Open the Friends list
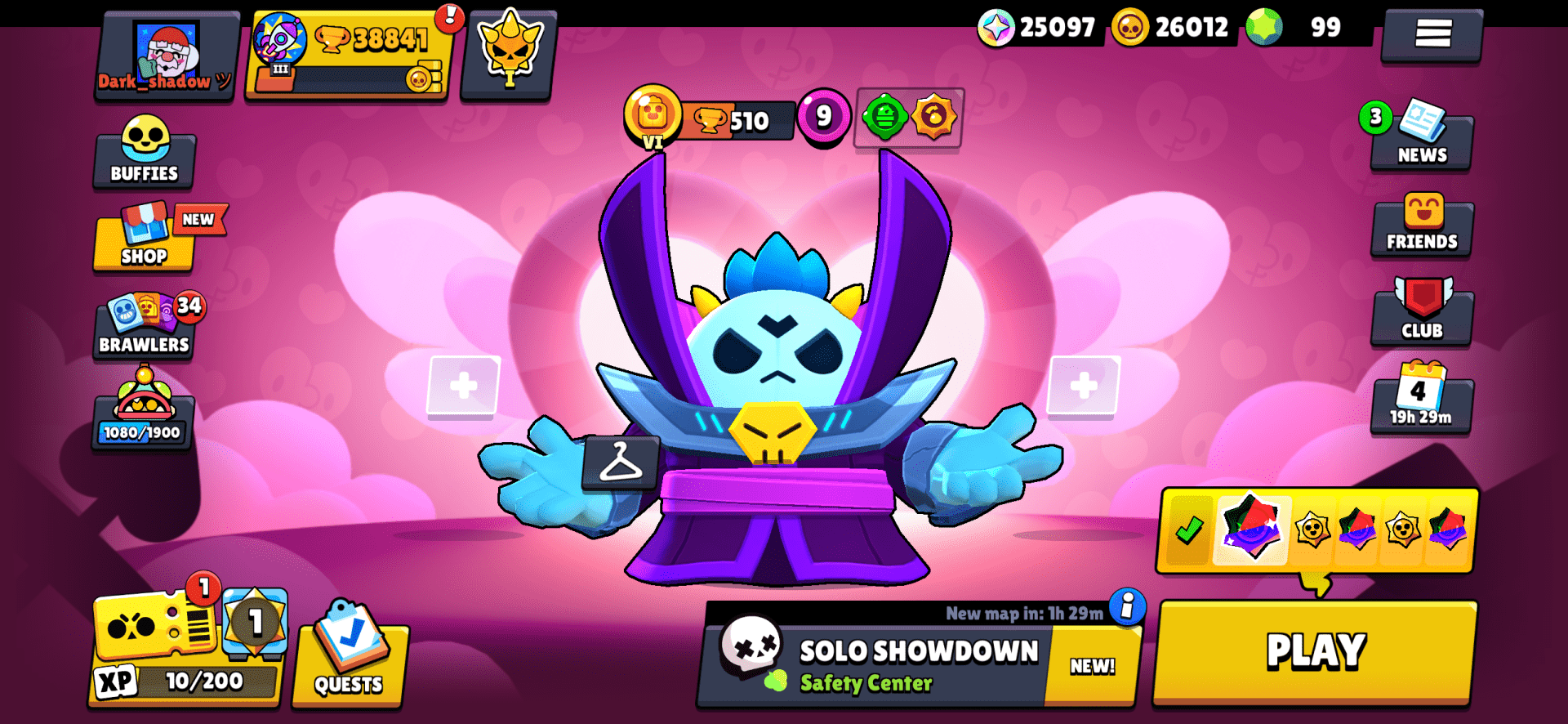 [1421, 229]
